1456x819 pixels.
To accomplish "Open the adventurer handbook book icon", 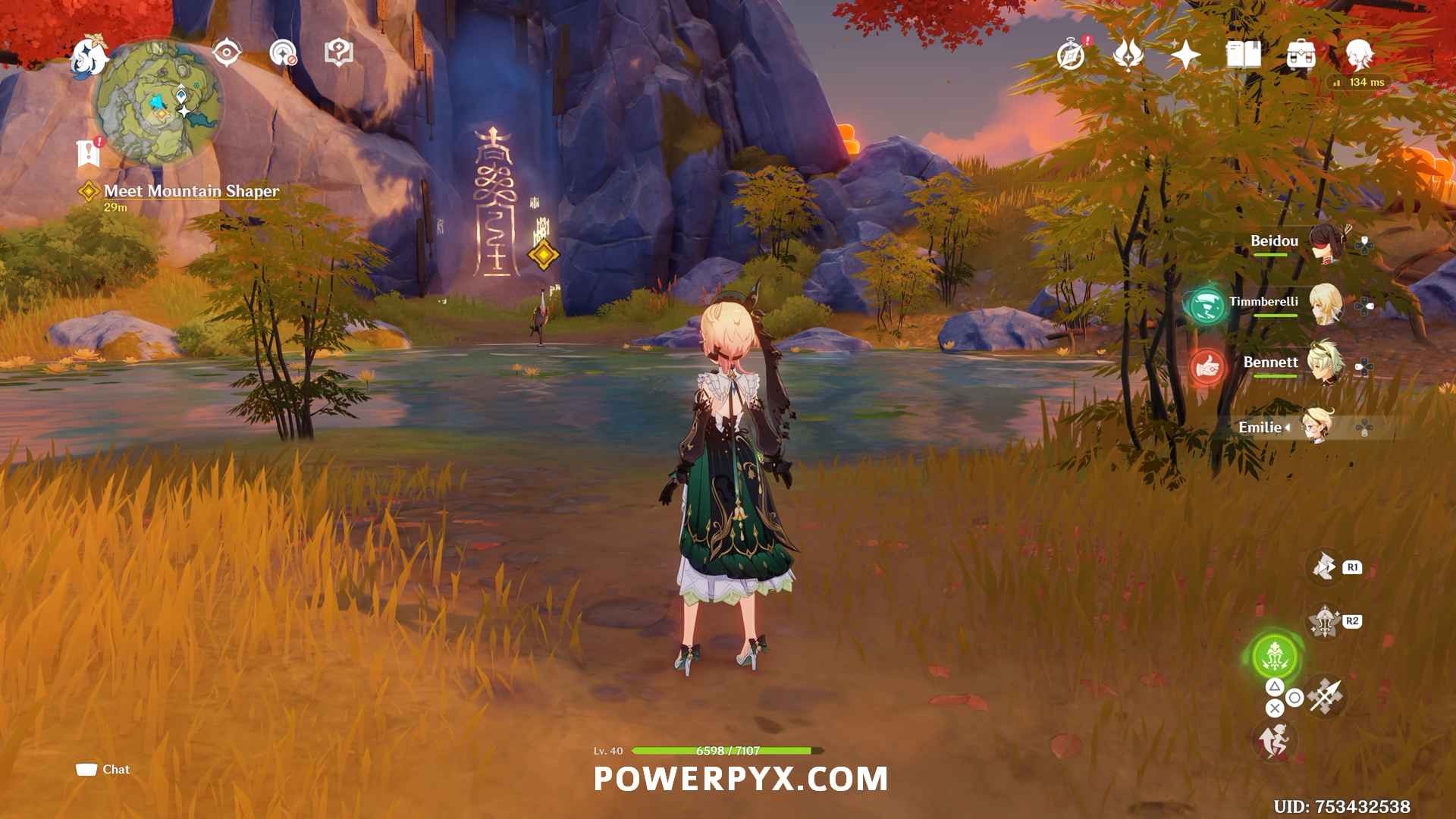I will pyautogui.click(x=1243, y=55).
